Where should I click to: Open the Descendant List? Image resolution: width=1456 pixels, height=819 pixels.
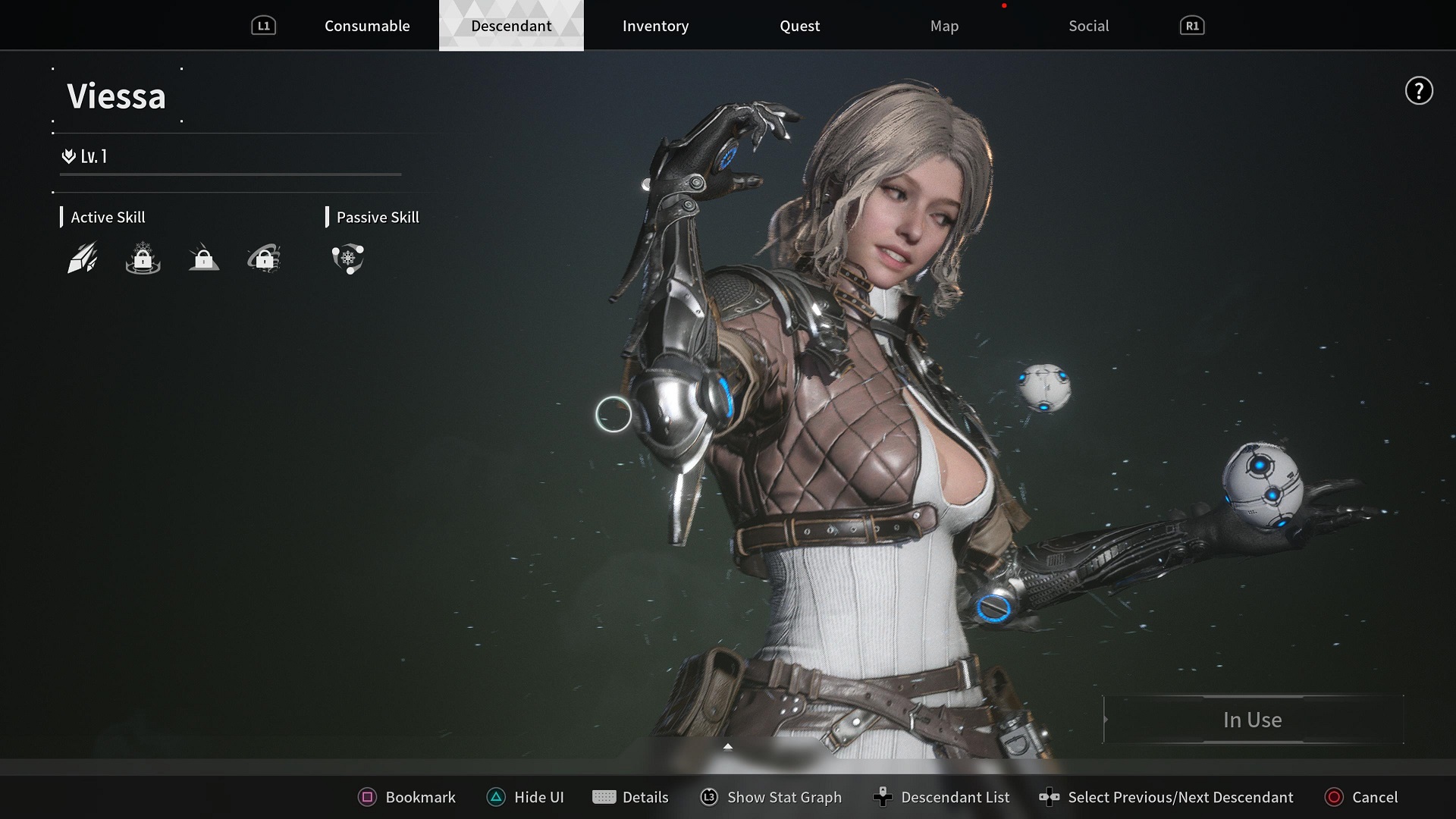(x=942, y=797)
